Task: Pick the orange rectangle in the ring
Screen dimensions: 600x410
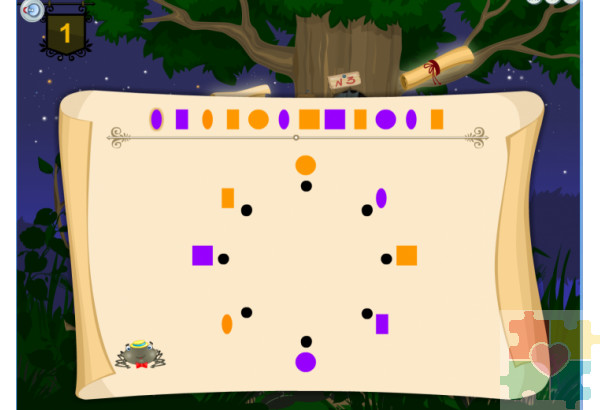Action: pos(228,198)
